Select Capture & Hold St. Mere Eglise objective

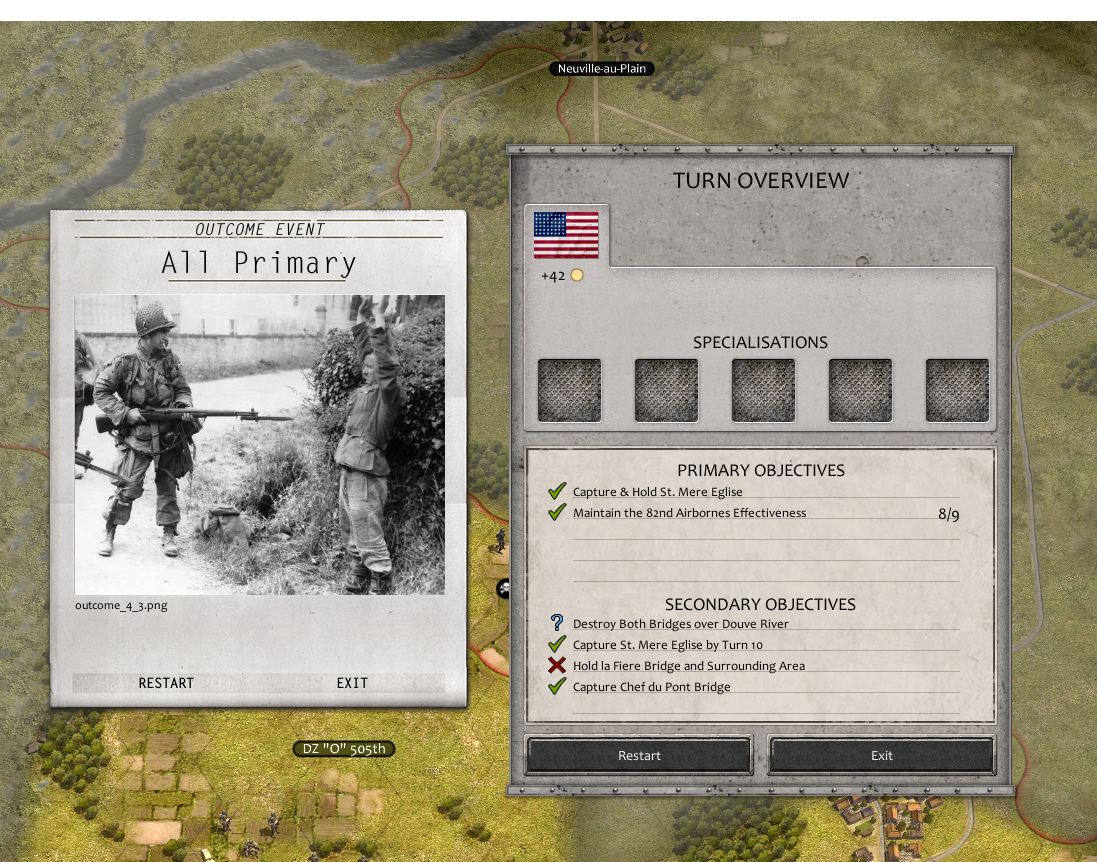point(657,492)
